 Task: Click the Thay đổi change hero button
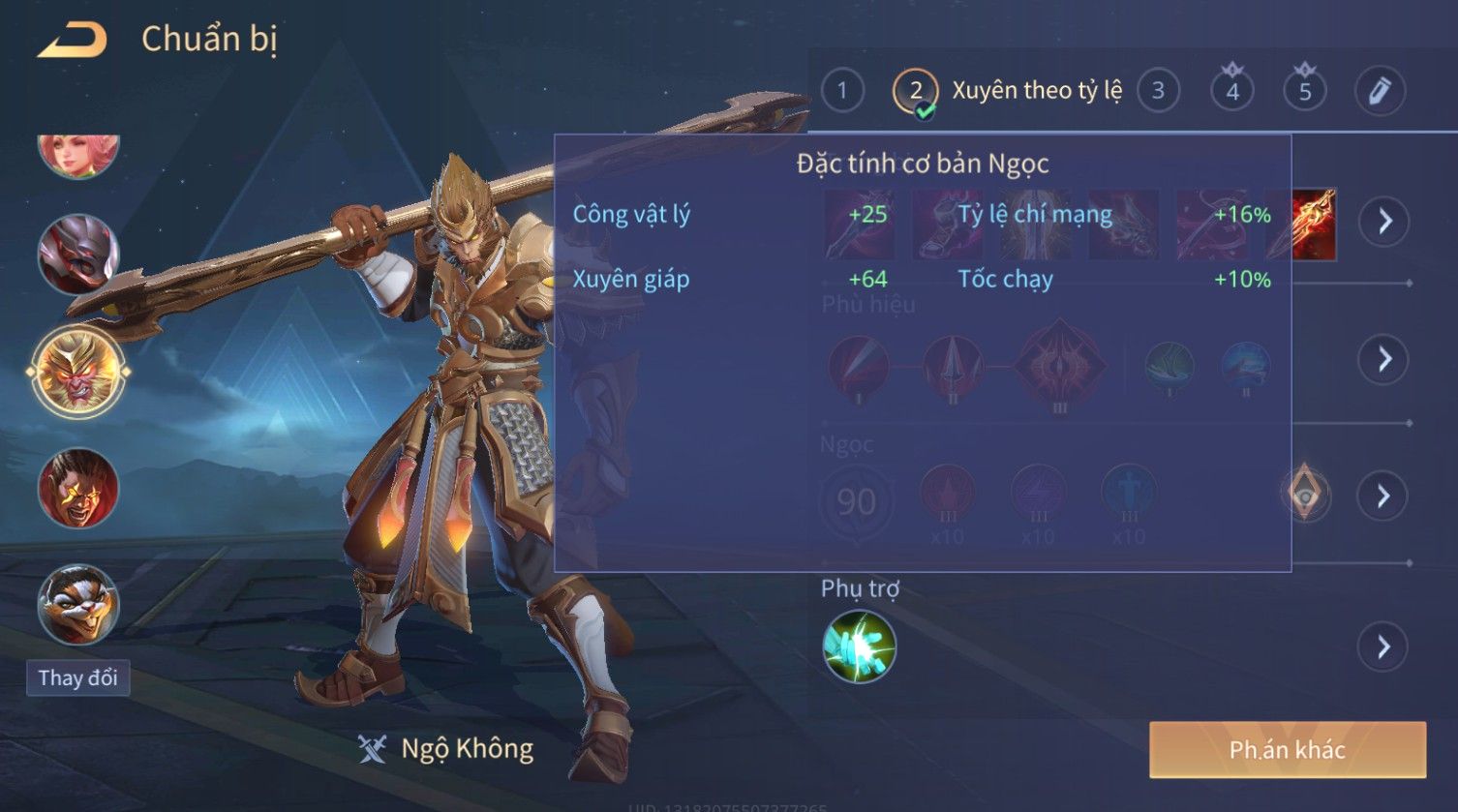77,677
